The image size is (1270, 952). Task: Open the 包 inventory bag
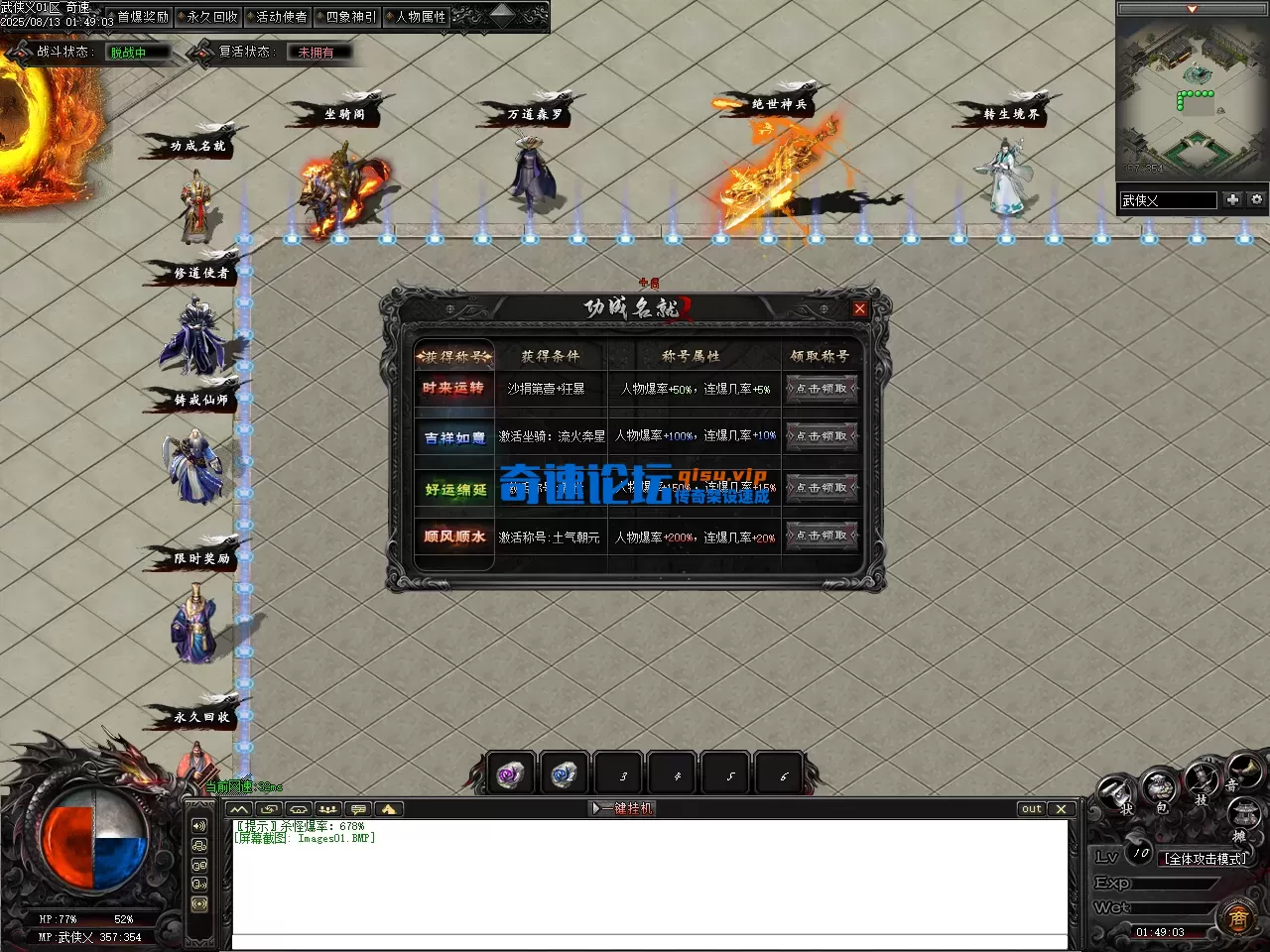1159,786
